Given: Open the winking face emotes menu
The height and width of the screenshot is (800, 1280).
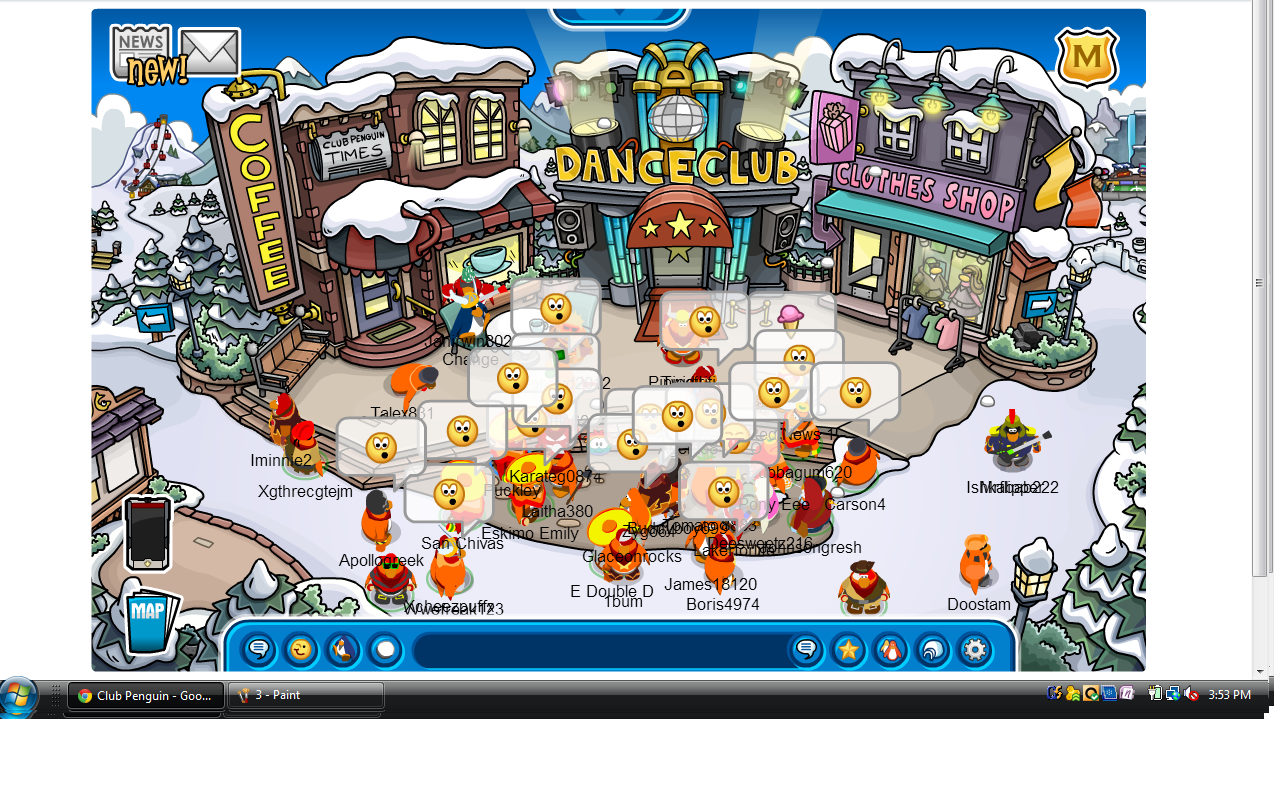Looking at the screenshot, I should [x=300, y=650].
